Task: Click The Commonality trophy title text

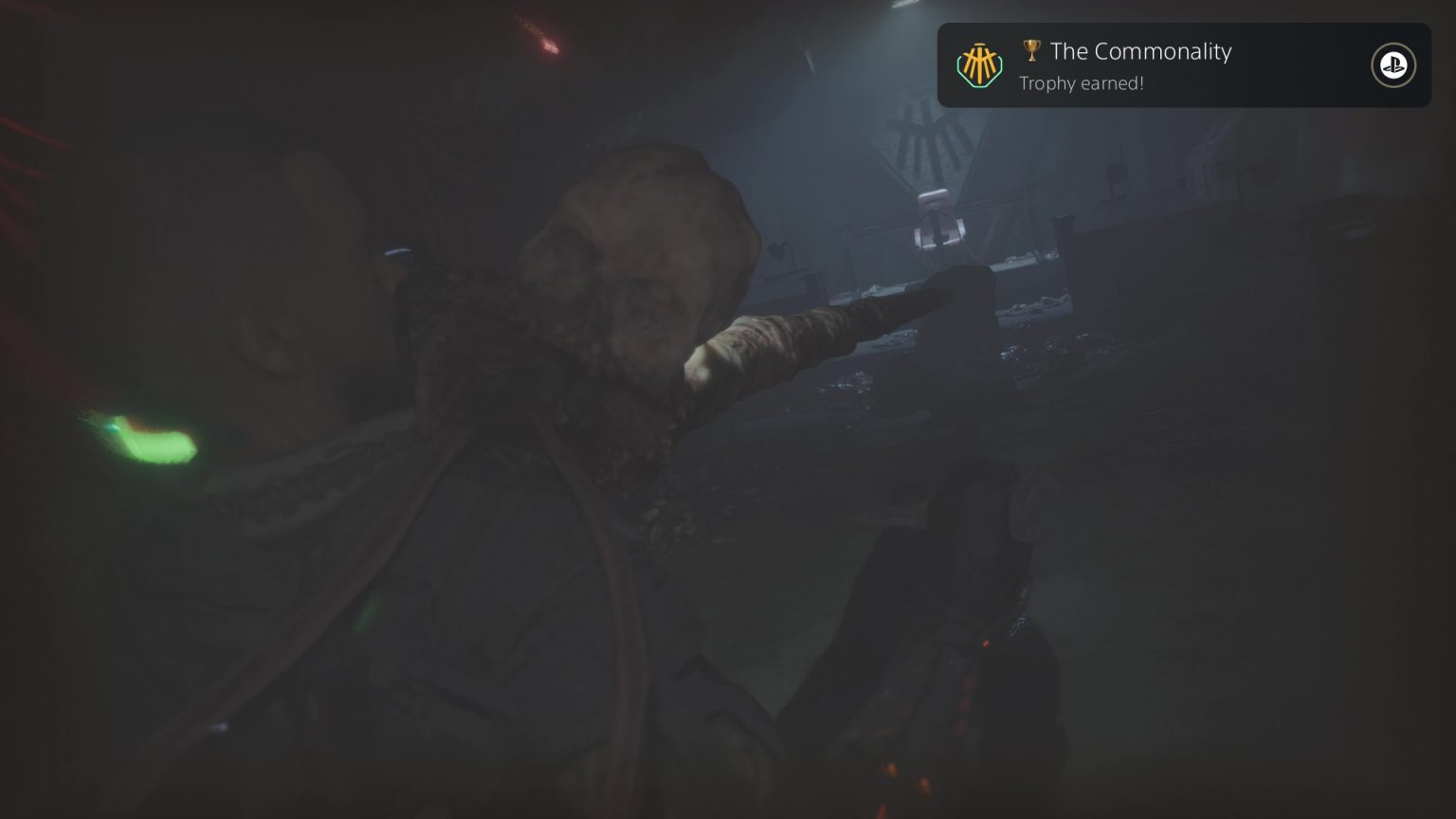Action: coord(1140,52)
